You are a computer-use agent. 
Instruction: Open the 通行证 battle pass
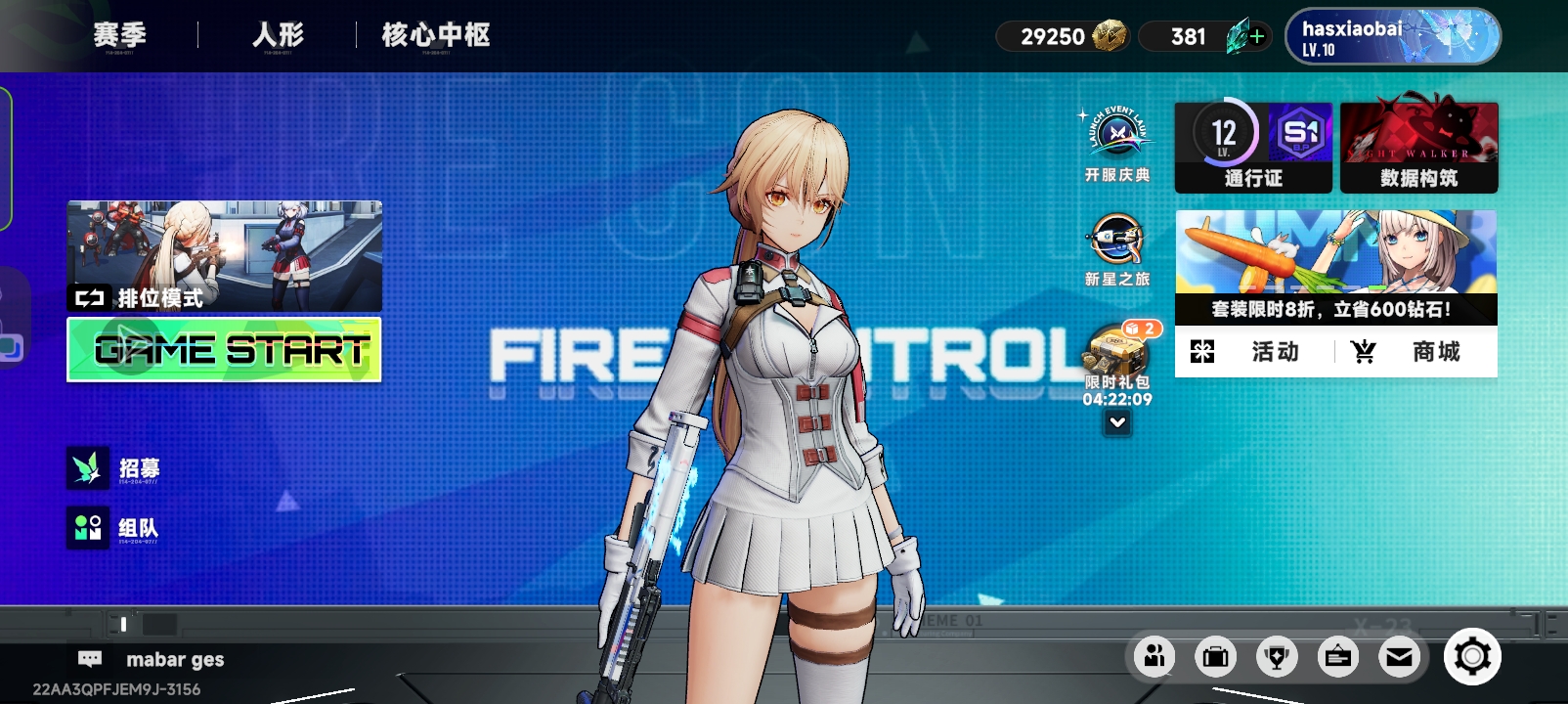tap(1253, 147)
